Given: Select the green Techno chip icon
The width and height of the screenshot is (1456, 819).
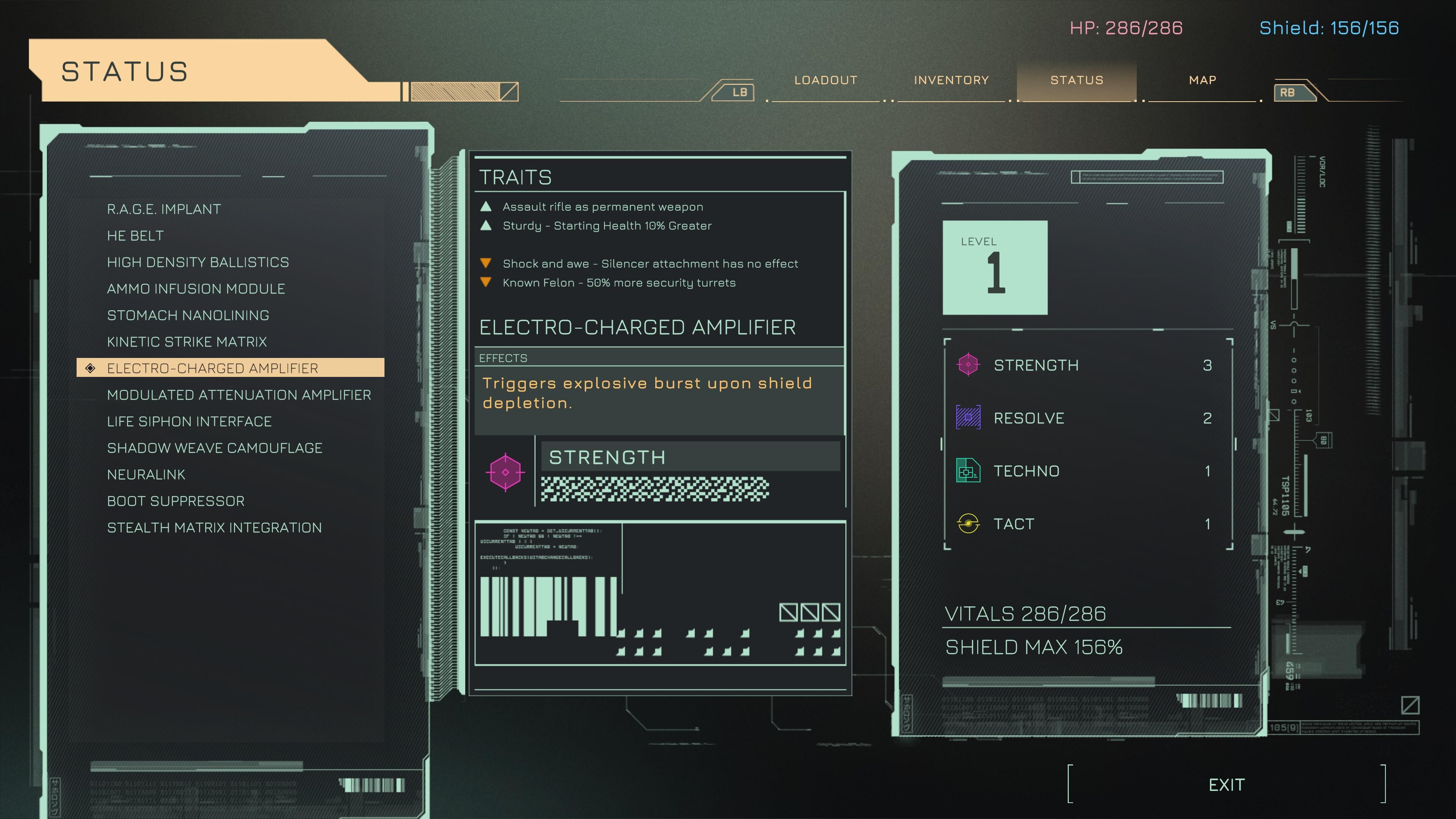Looking at the screenshot, I should 968,471.
